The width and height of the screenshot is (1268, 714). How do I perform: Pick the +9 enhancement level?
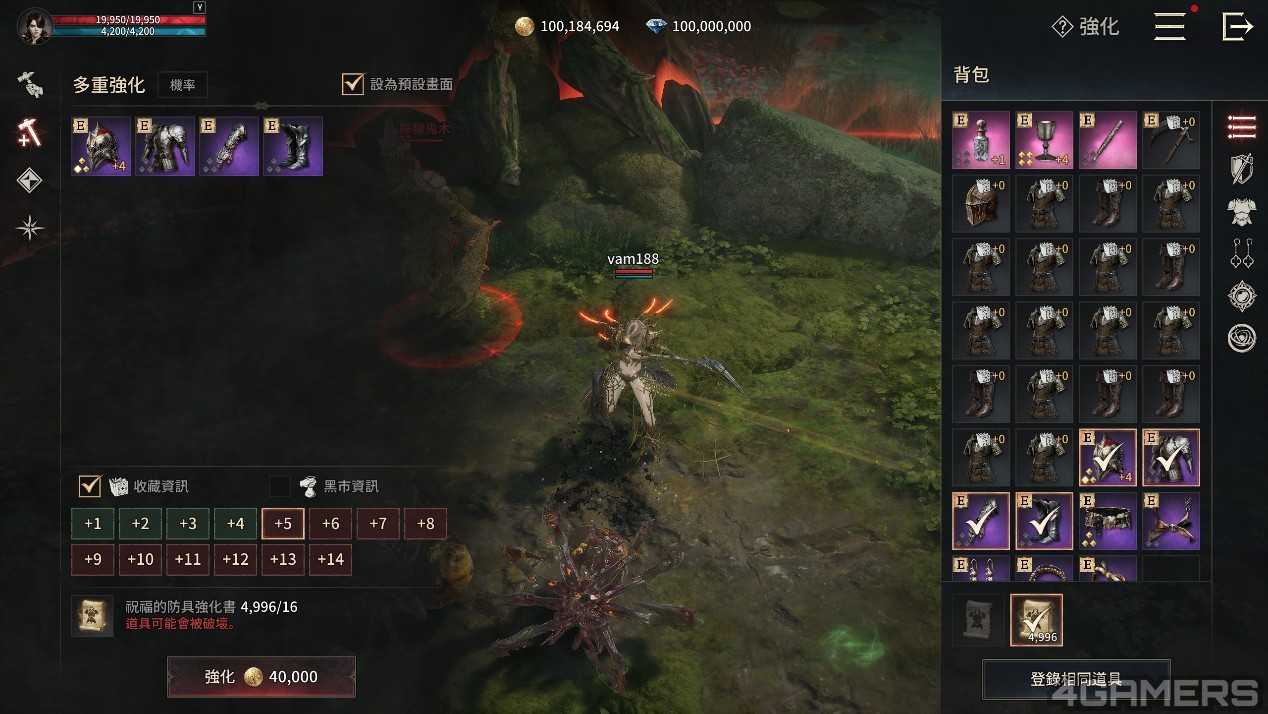[93, 559]
